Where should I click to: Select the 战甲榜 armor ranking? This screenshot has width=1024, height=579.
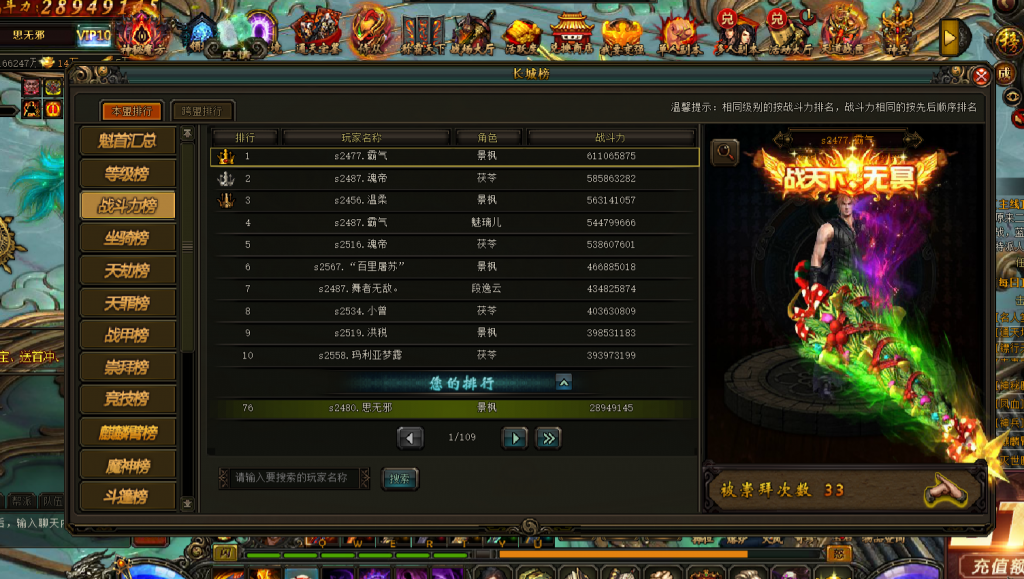click(127, 334)
